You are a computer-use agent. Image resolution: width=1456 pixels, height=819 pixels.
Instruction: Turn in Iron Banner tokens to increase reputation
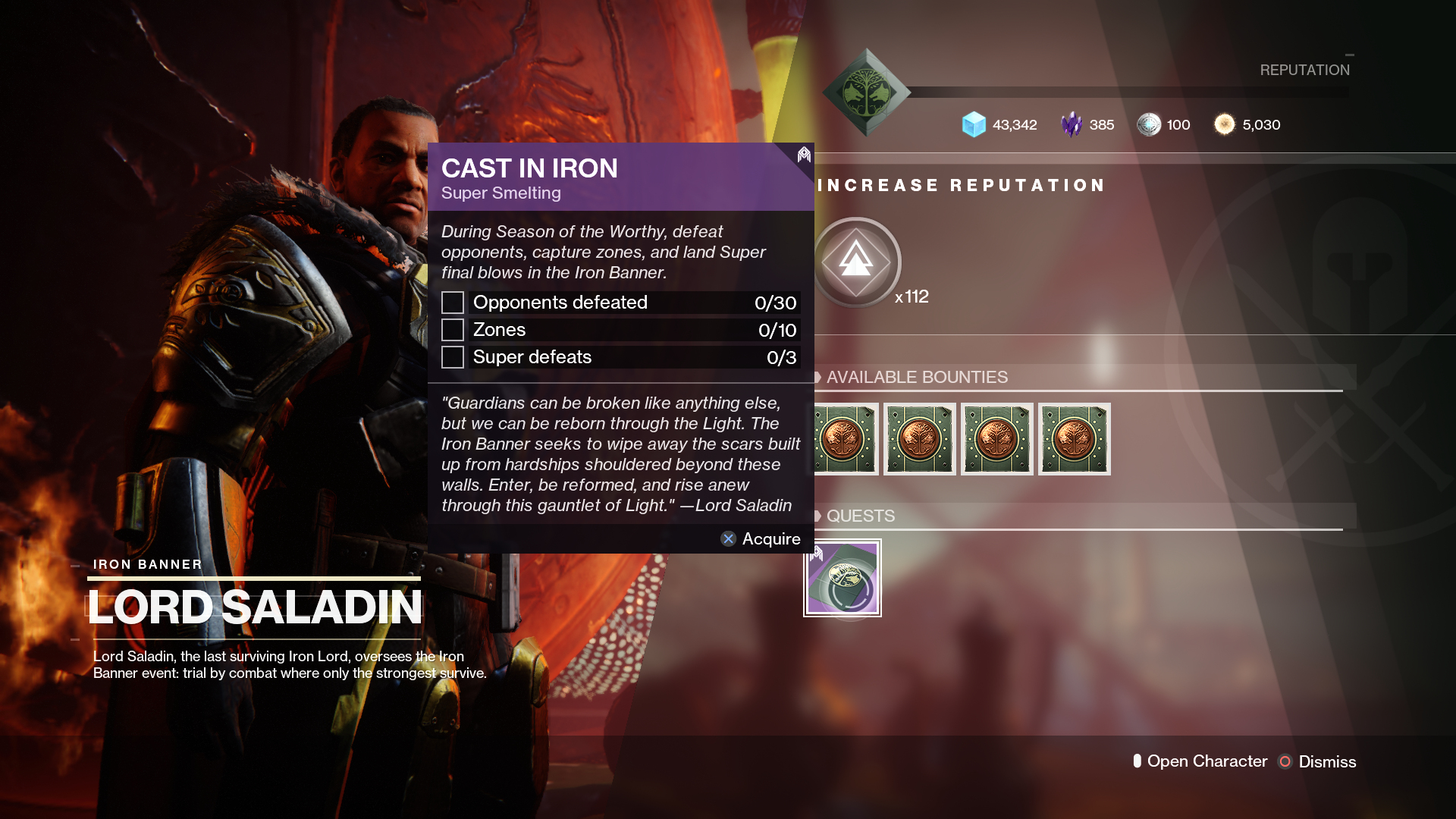pyautogui.click(x=856, y=262)
